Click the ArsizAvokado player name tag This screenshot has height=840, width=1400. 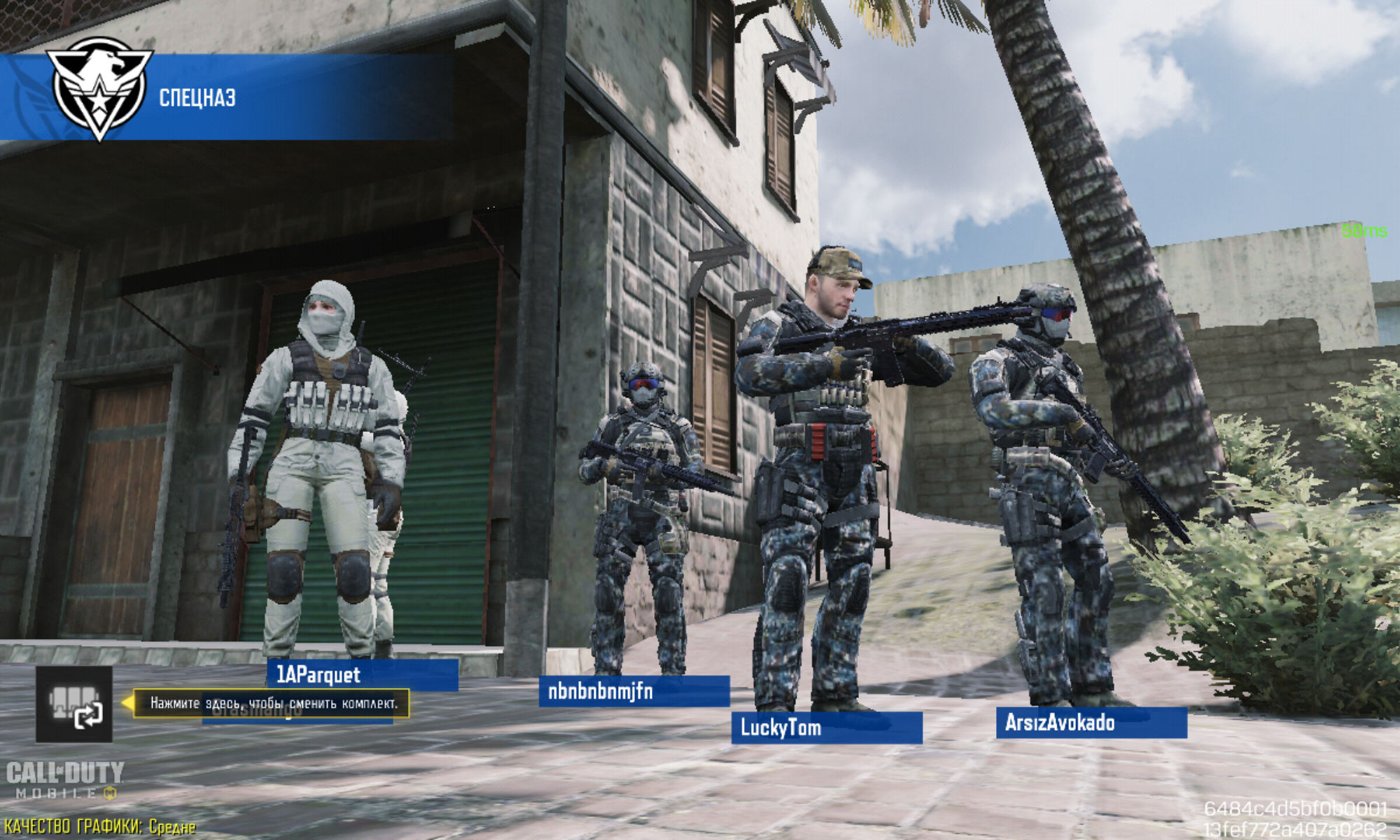(1091, 722)
